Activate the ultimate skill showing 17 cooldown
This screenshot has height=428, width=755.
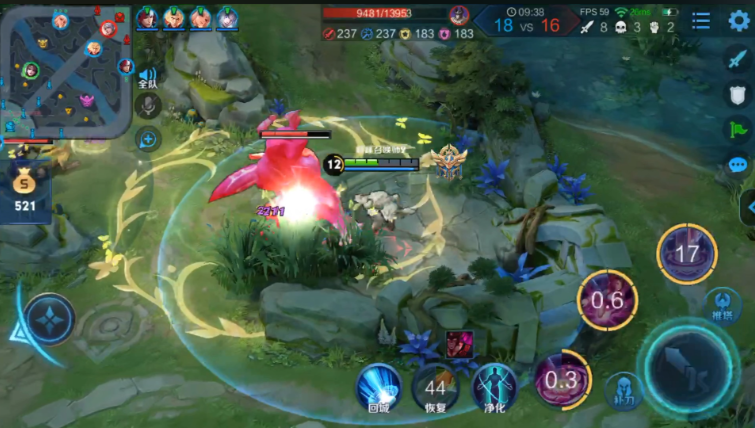click(686, 254)
